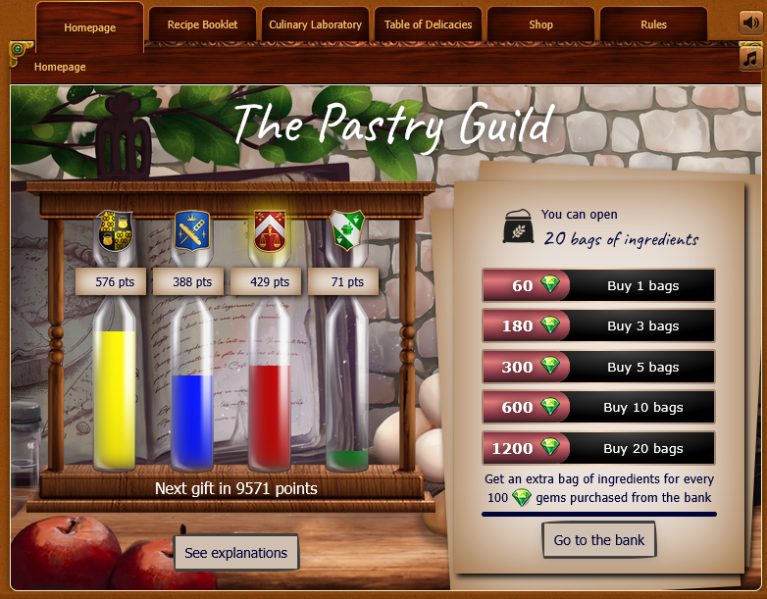Viewport: 767px width, 599px height.
Task: Click Go to the bank
Action: point(599,540)
